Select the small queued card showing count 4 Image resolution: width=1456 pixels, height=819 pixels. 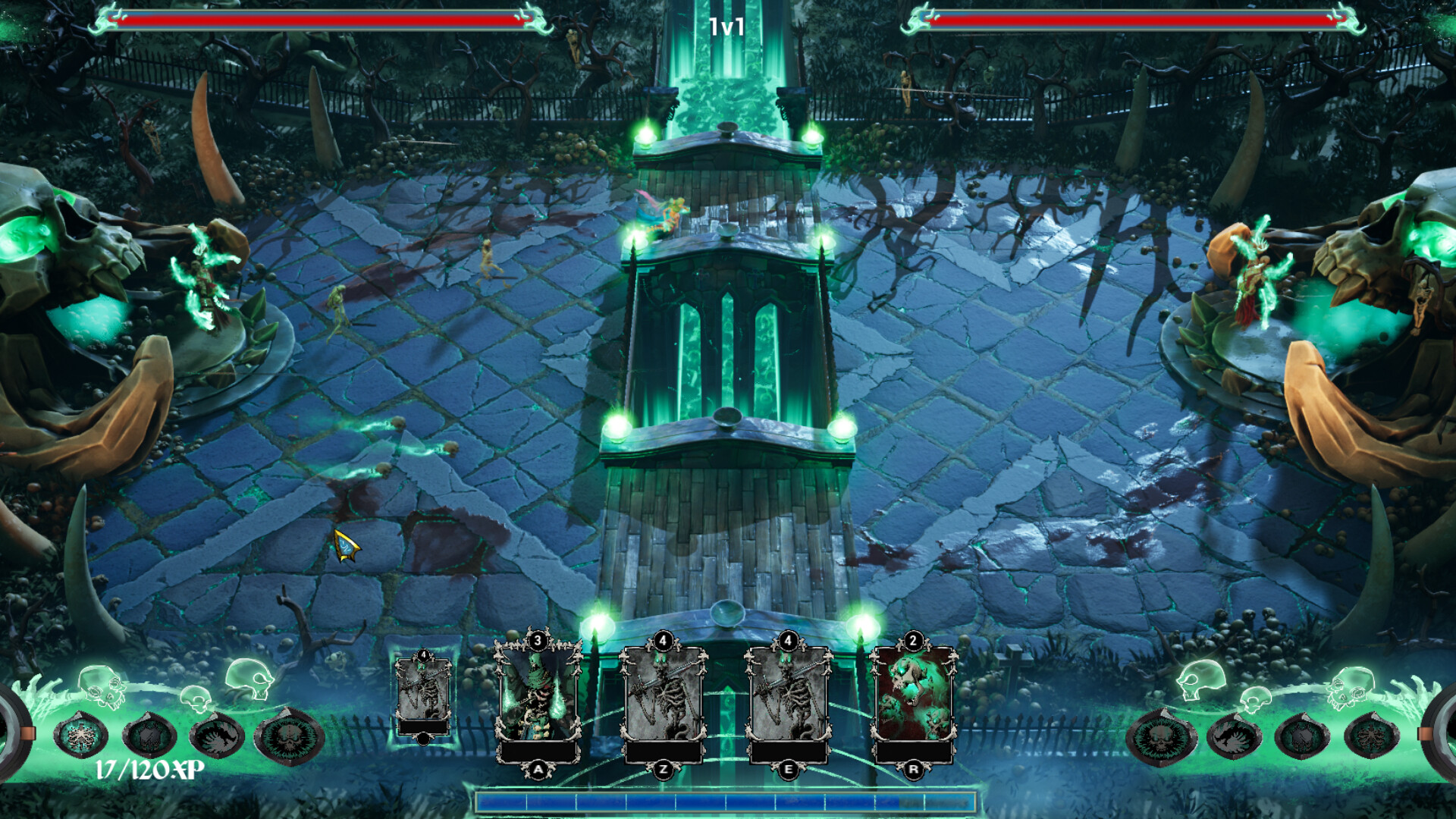click(x=422, y=698)
